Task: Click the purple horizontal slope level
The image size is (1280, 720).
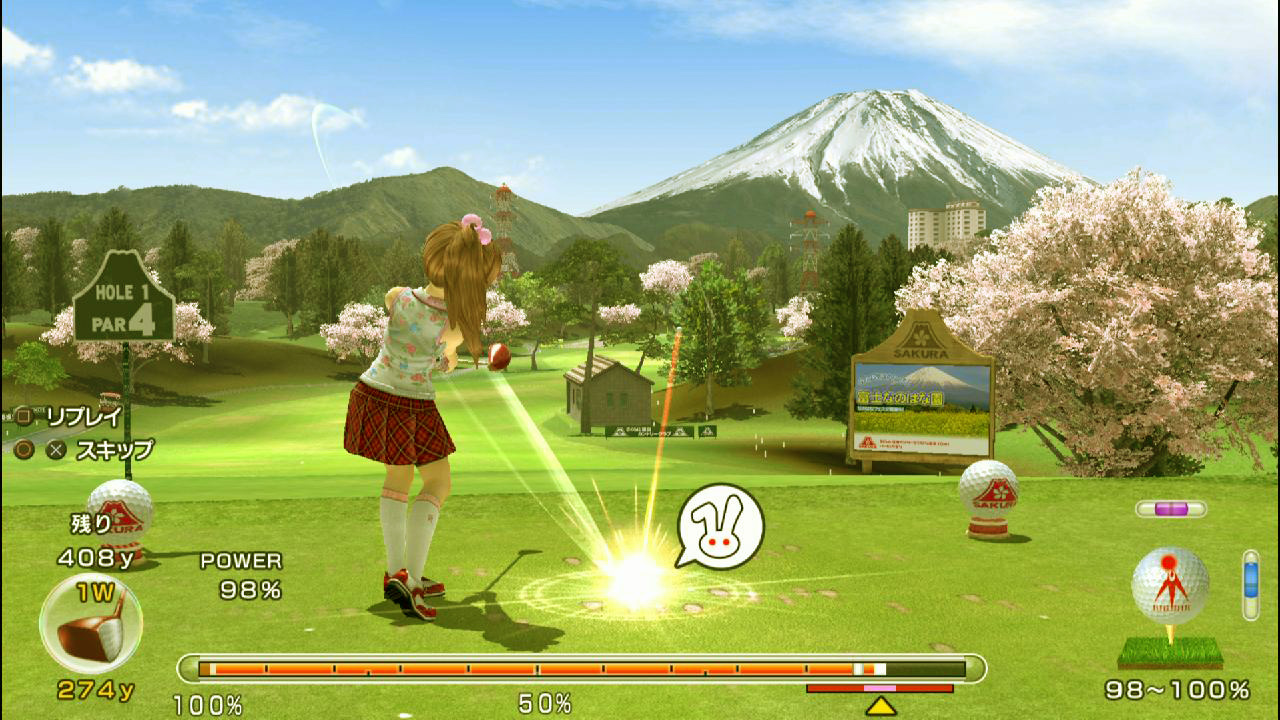Action: (x=1170, y=509)
